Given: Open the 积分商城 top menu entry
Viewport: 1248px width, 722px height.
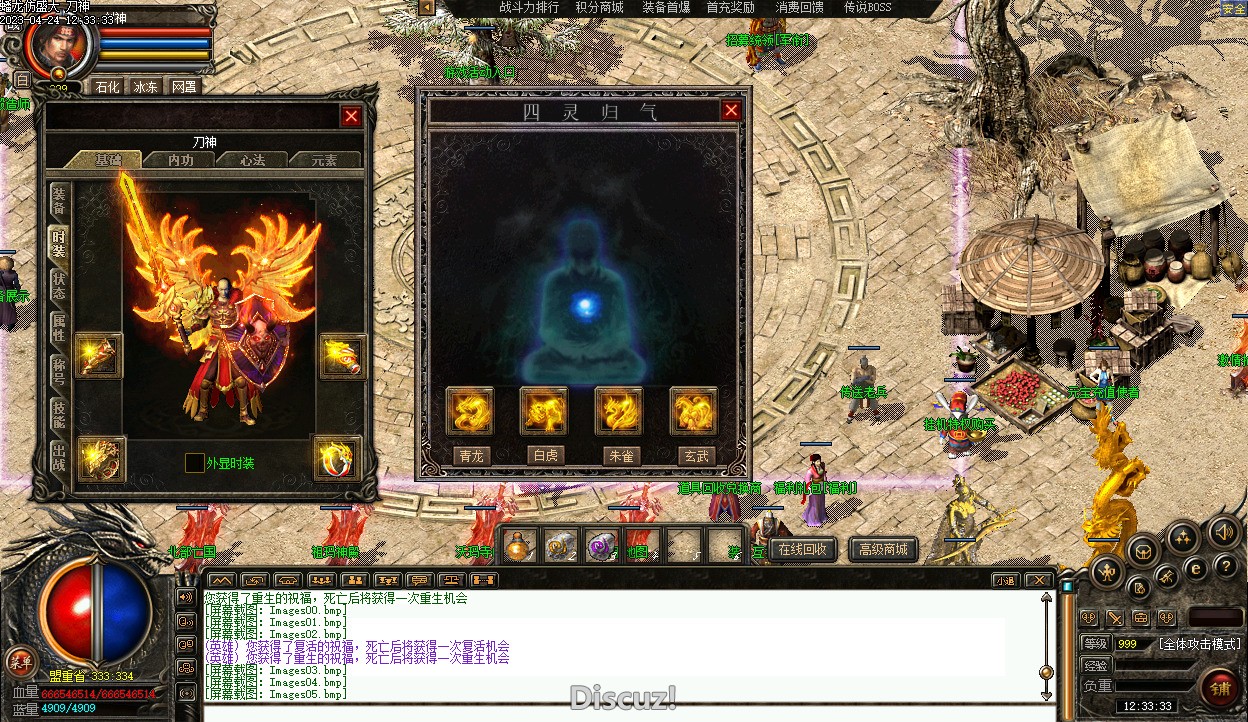Looking at the screenshot, I should 599,8.
